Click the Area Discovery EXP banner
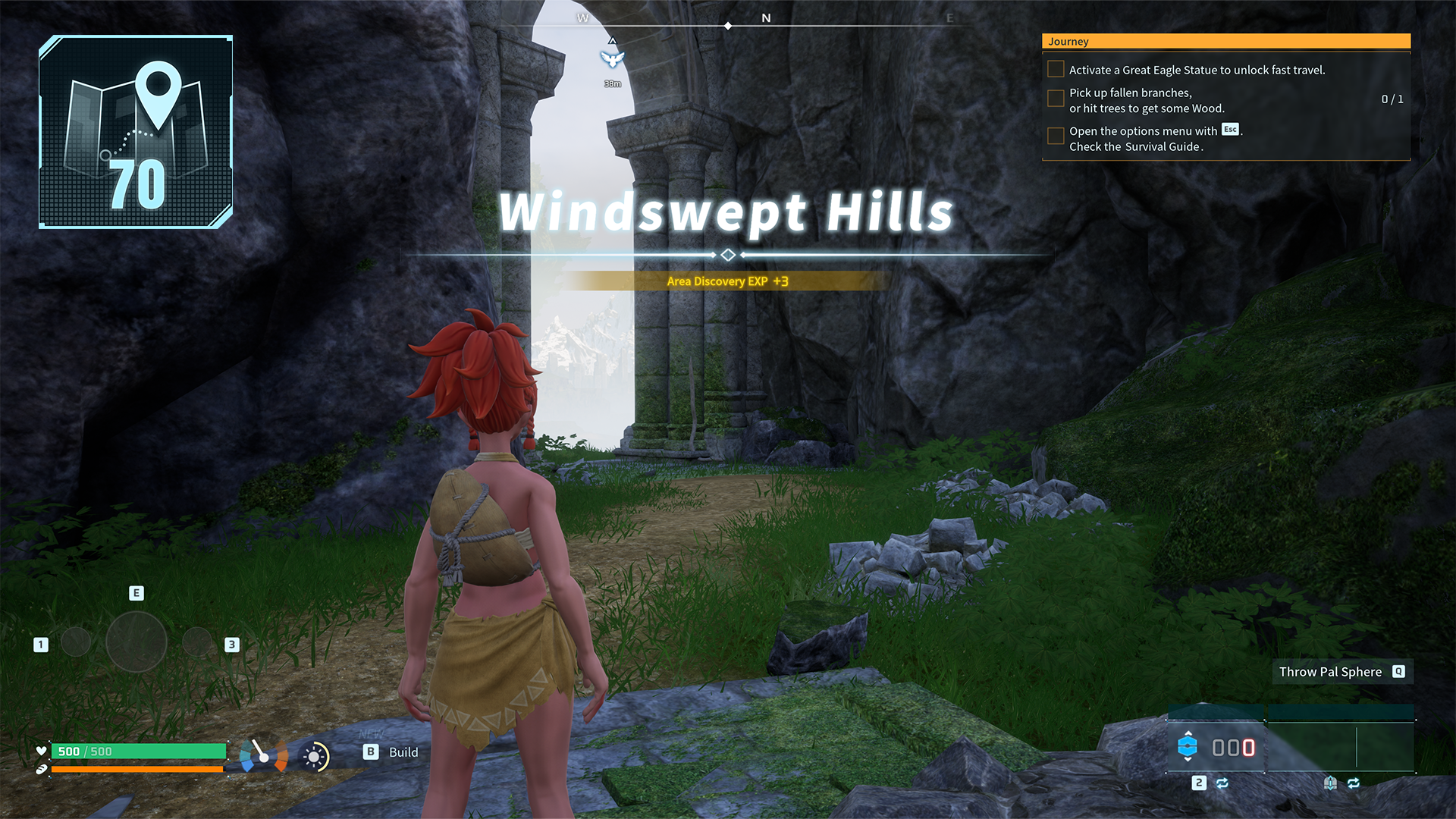1456x819 pixels. pos(726,281)
